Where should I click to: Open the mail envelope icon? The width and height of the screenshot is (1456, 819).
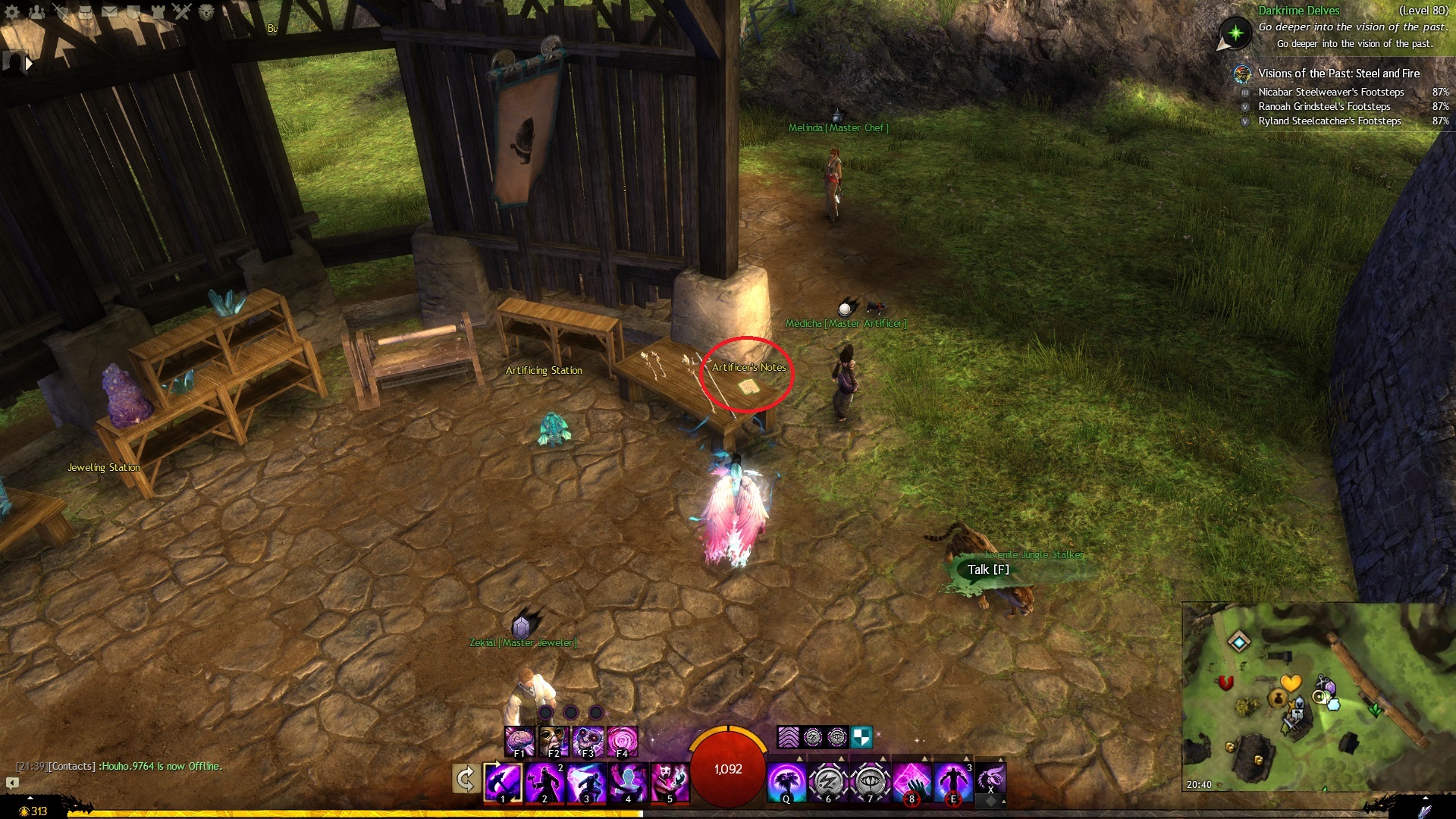point(110,11)
